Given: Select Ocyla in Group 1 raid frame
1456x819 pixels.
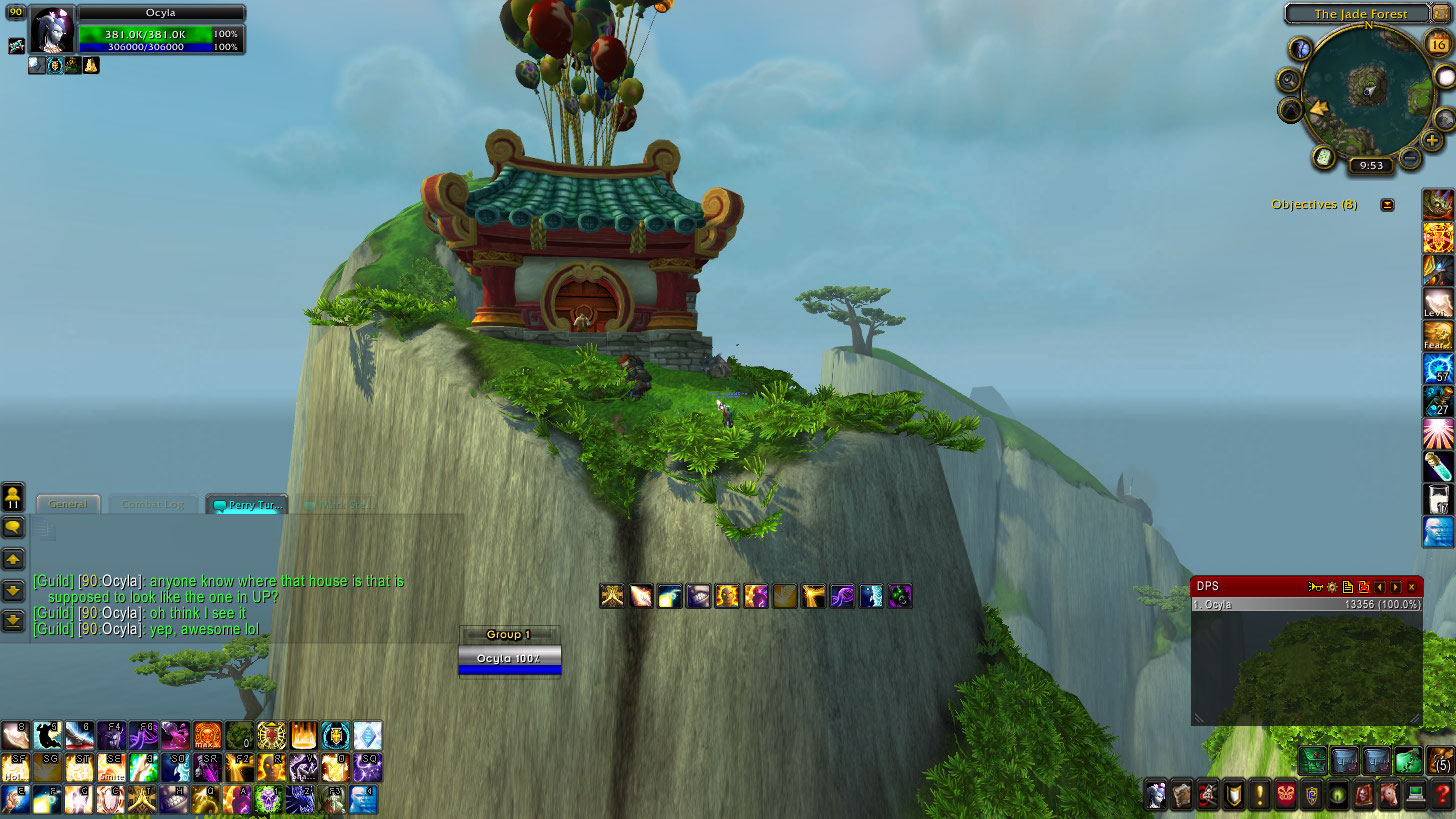Looking at the screenshot, I should tap(509, 658).
